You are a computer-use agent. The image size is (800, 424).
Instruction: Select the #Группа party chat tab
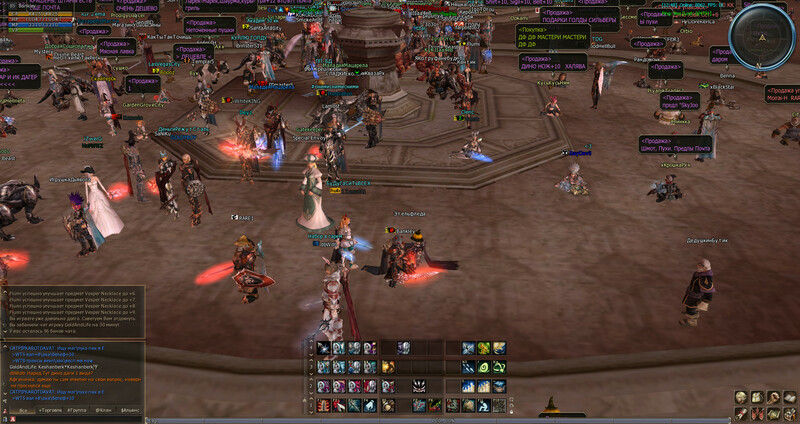coord(76,410)
